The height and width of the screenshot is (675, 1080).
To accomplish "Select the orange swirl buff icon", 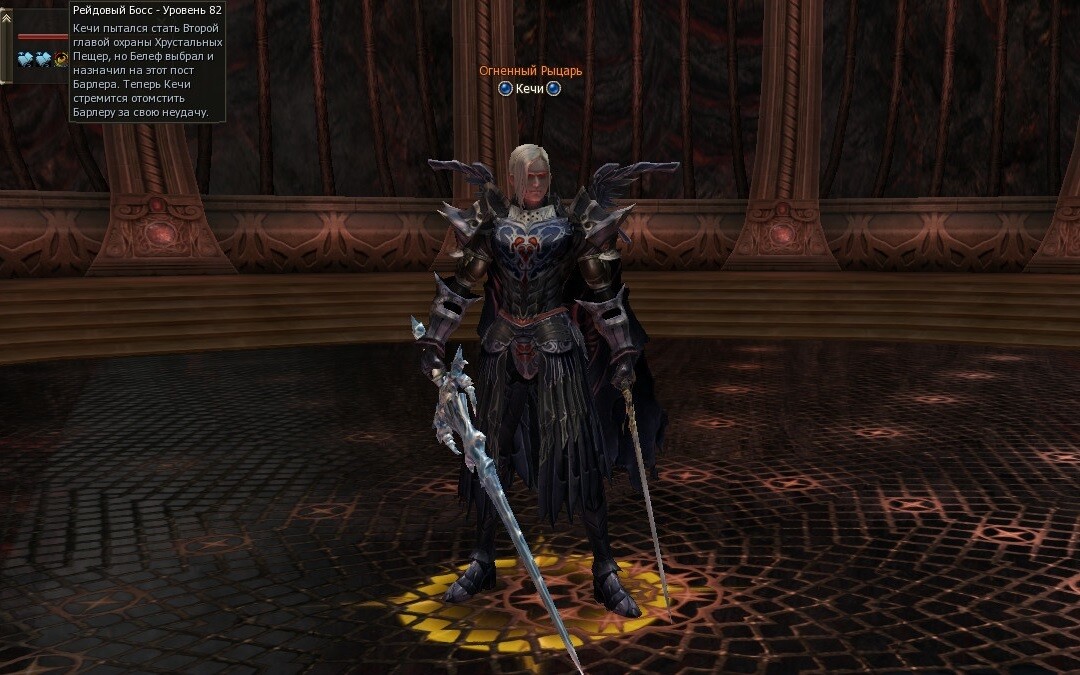I will [61, 59].
